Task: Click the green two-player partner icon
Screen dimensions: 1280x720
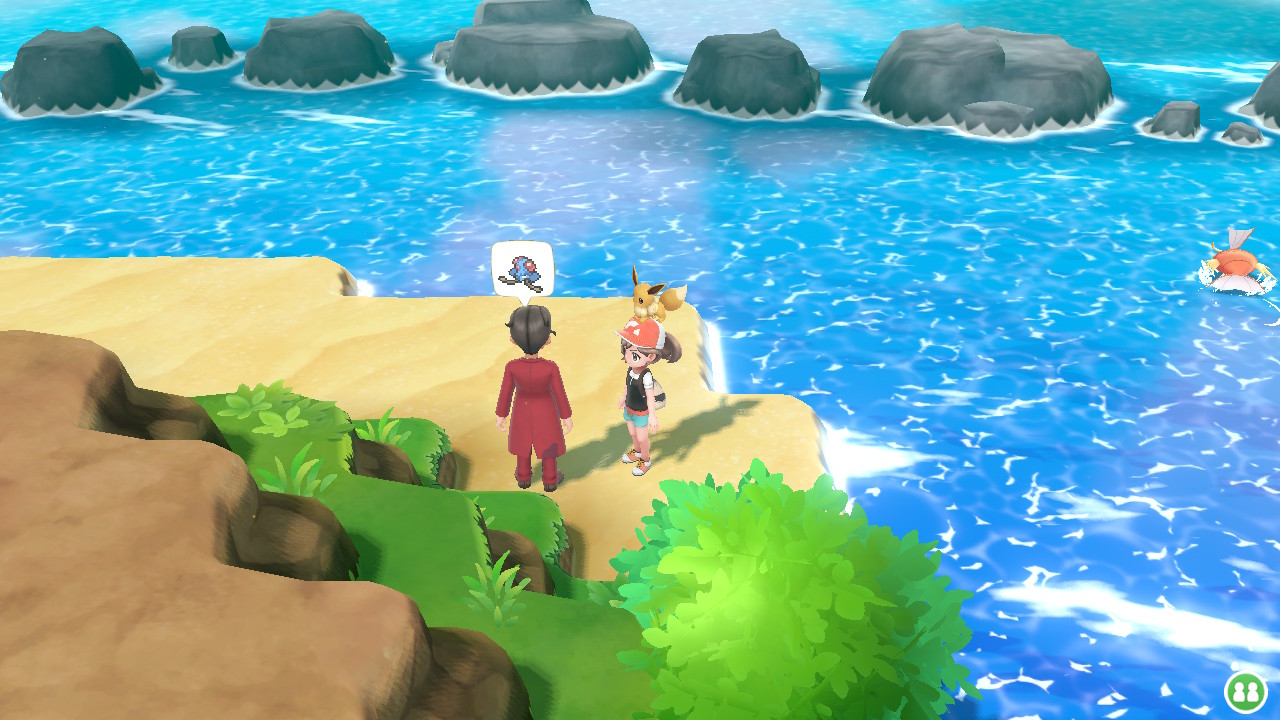Action: coord(1244,691)
